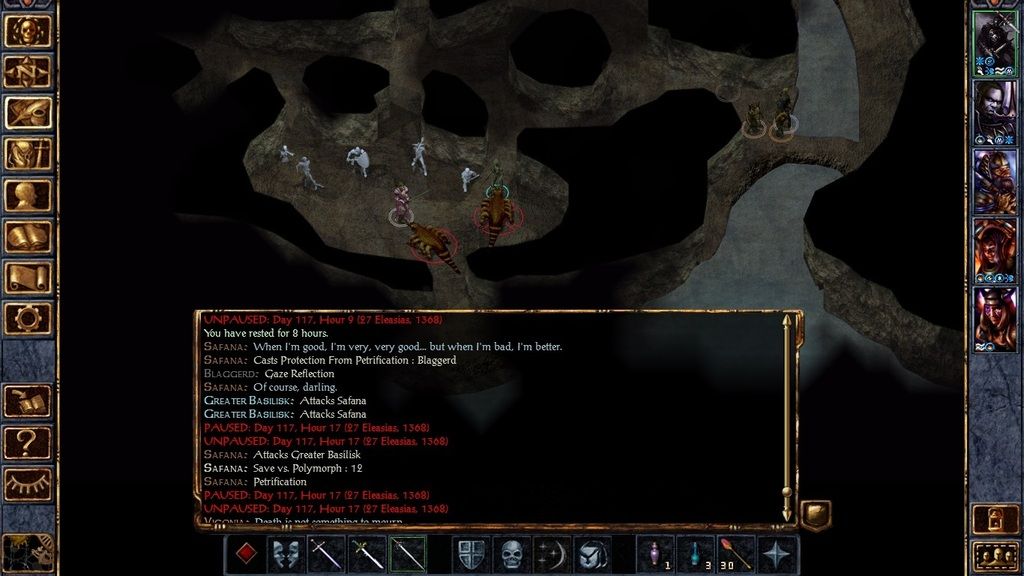The height and width of the screenshot is (576, 1024).
Task: Click the question mark help button
Action: 28,441
